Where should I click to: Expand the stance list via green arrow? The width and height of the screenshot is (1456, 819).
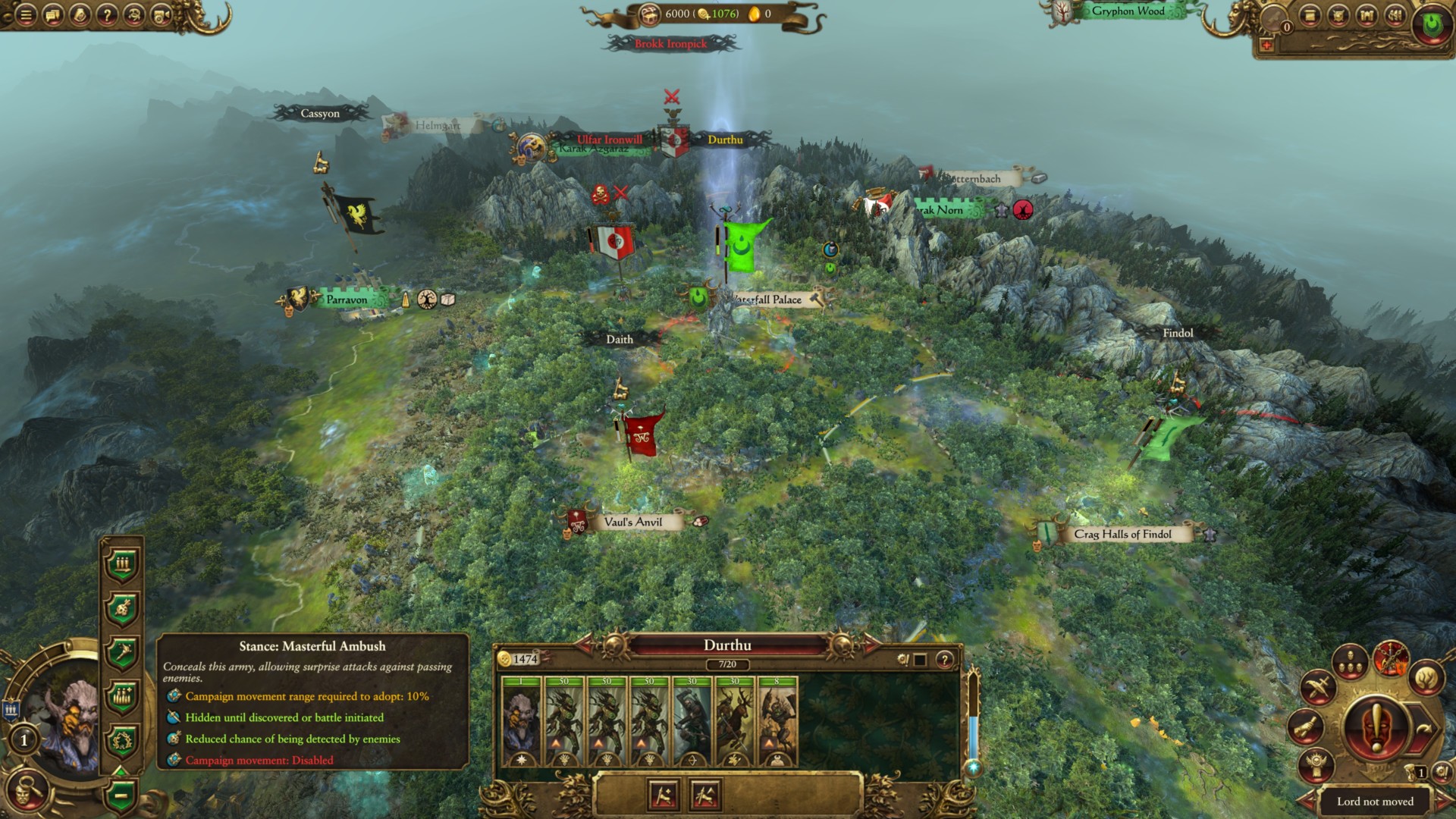point(121,770)
